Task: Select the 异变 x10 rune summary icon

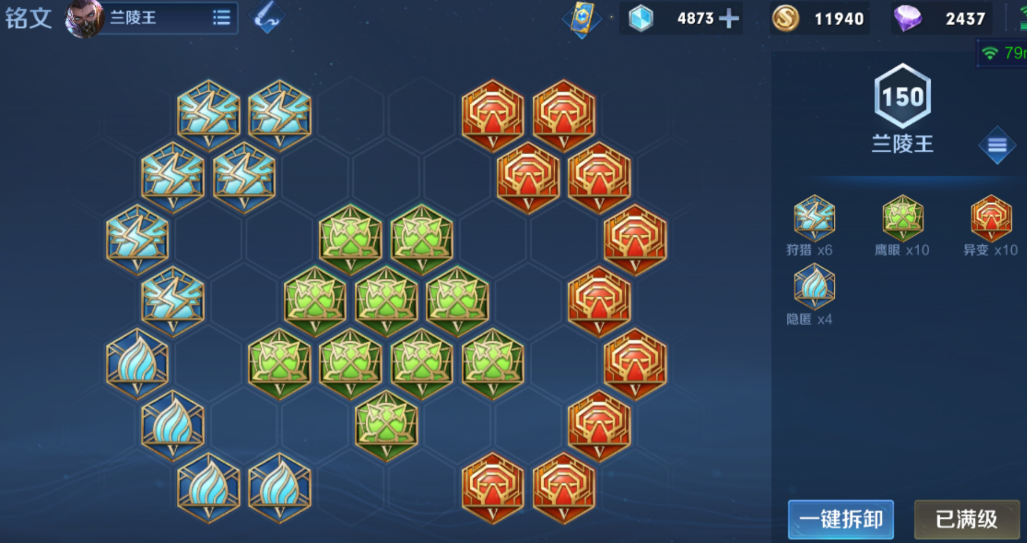Action: [991, 217]
